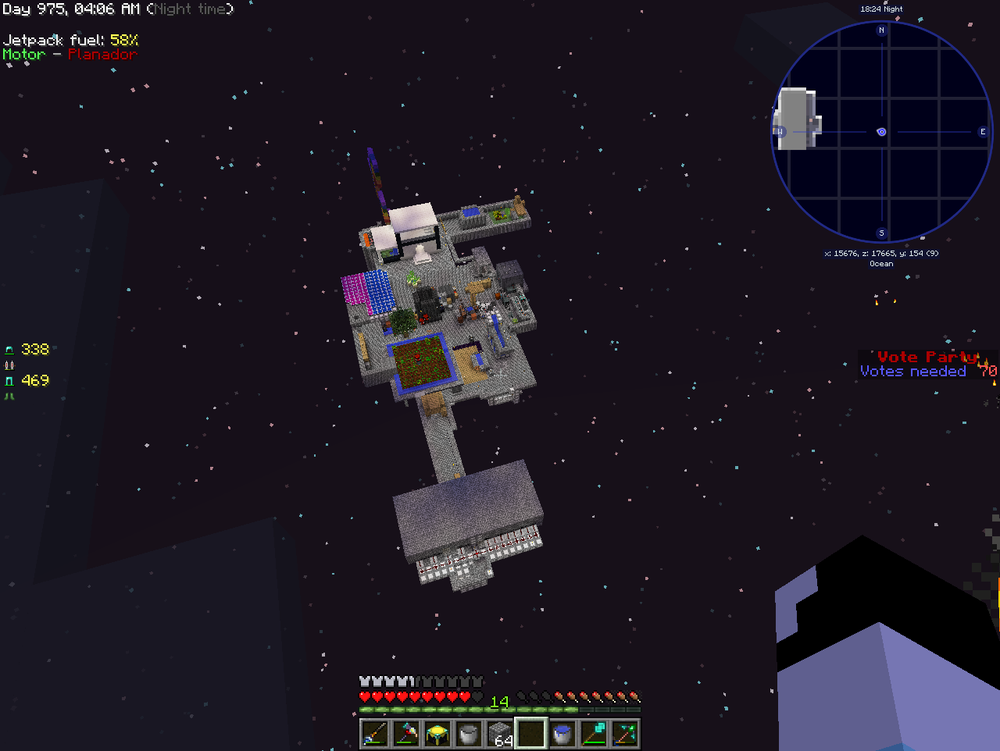1000x751 pixels.
Task: Select the diamond-headed tool hotbar slot
Action: [594, 734]
